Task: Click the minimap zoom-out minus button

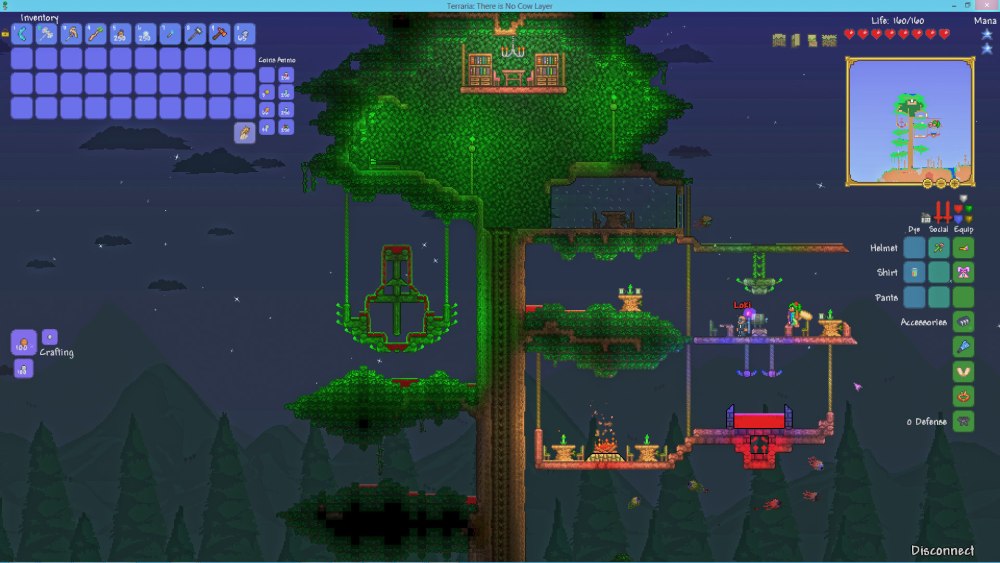Action: pyautogui.click(x=941, y=184)
